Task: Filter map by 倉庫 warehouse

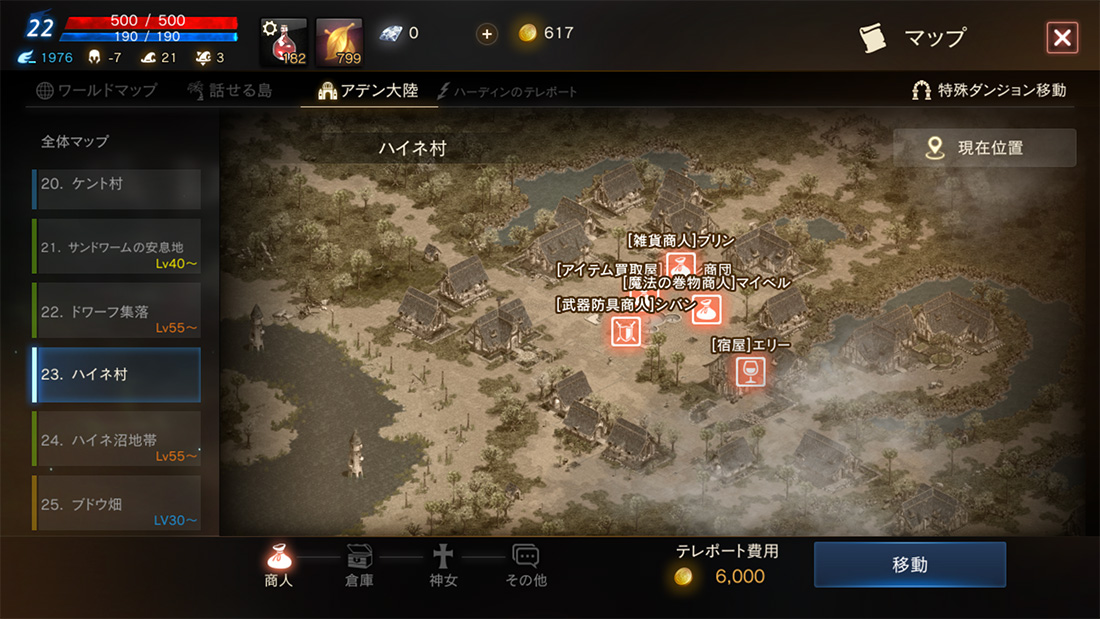Action: click(x=359, y=565)
